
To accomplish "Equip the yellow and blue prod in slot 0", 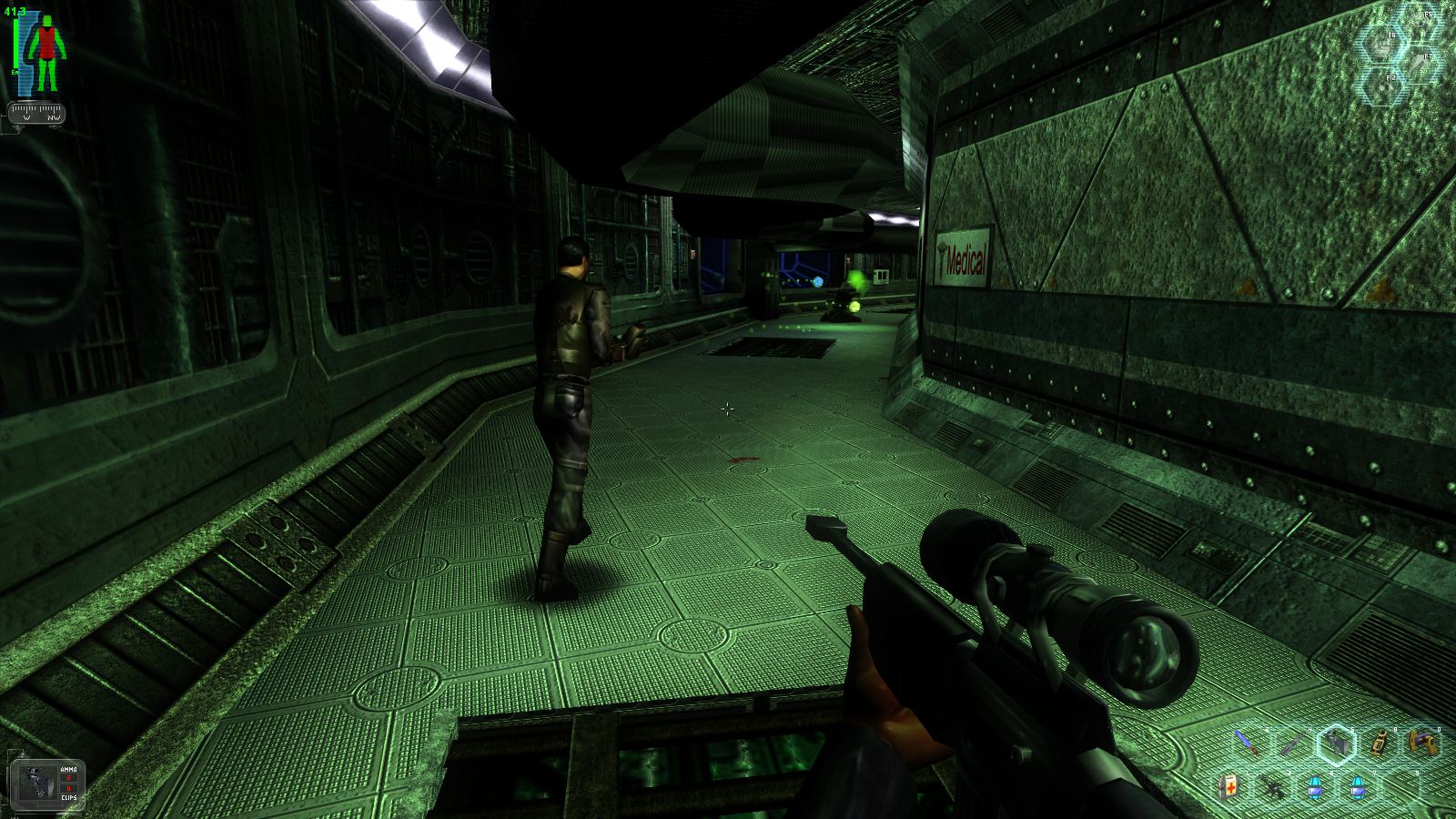I will point(1422,743).
